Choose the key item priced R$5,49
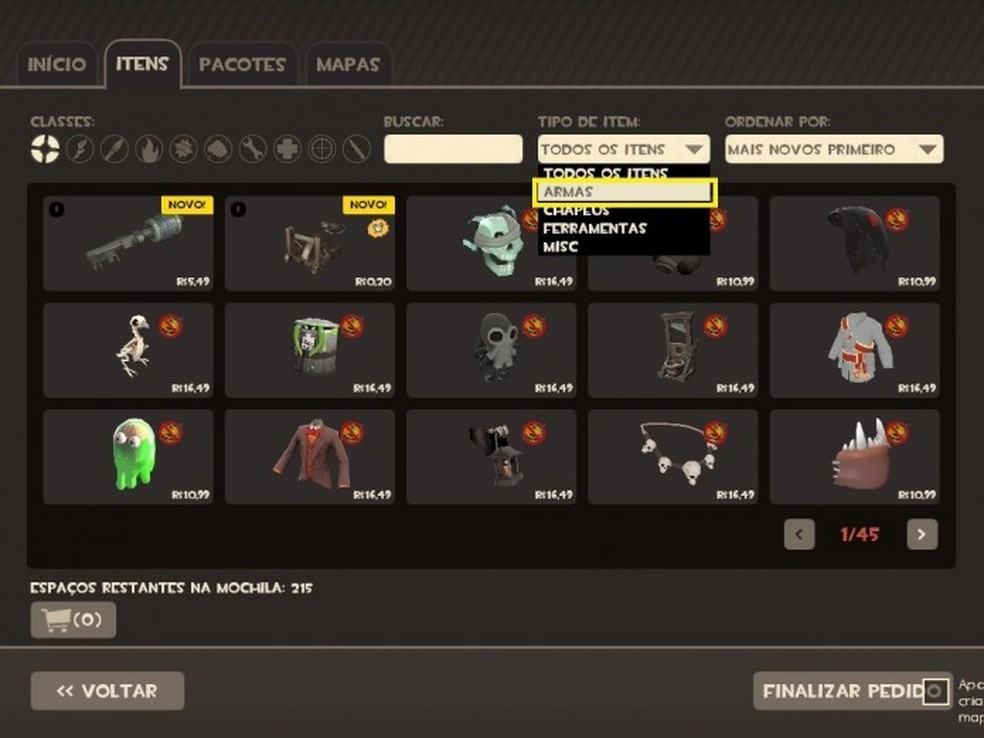The width and height of the screenshot is (984, 738). click(x=128, y=244)
